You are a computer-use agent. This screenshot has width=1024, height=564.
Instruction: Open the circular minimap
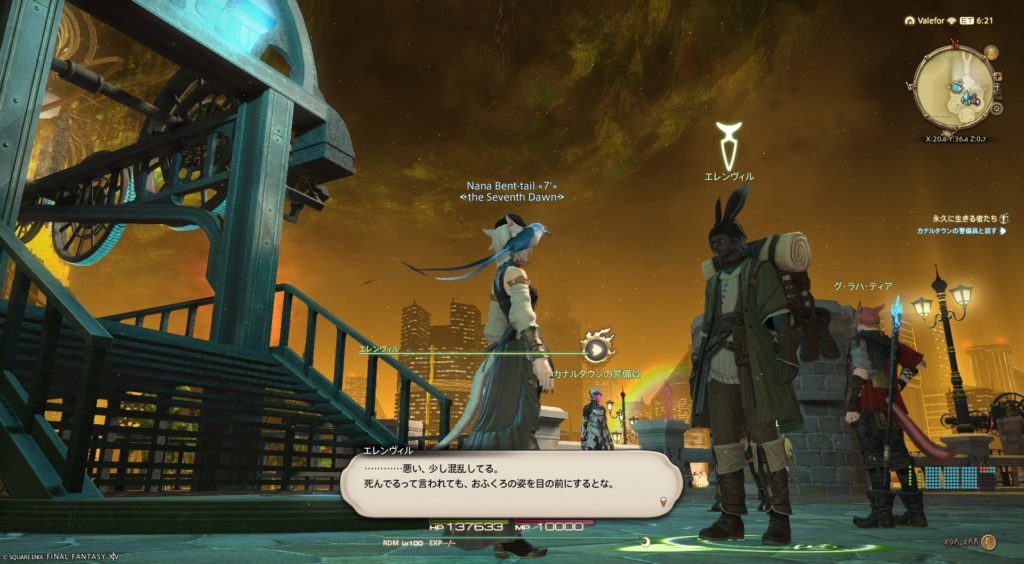[x=955, y=88]
